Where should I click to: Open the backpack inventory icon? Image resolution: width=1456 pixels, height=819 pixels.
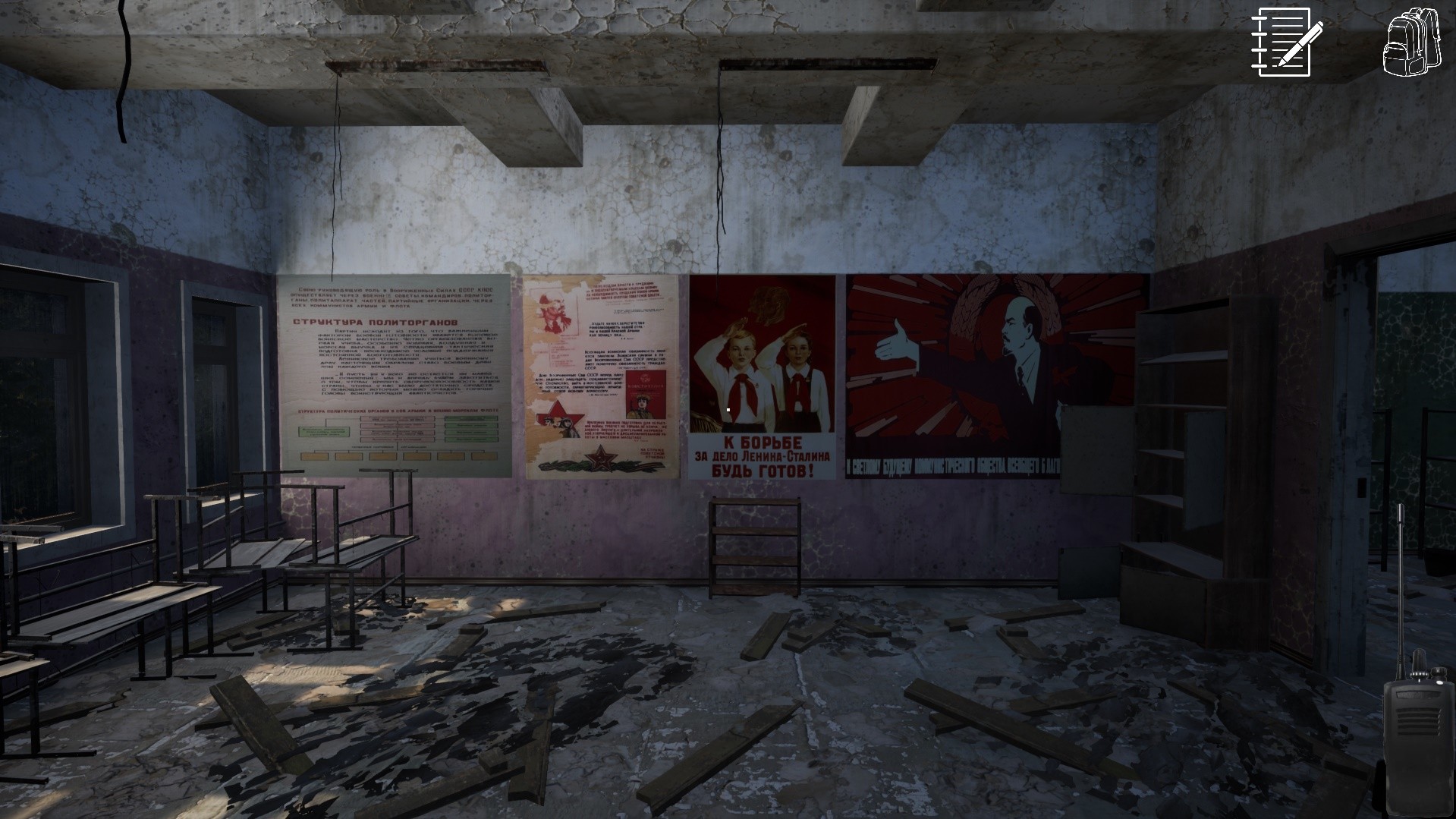pos(1412,43)
